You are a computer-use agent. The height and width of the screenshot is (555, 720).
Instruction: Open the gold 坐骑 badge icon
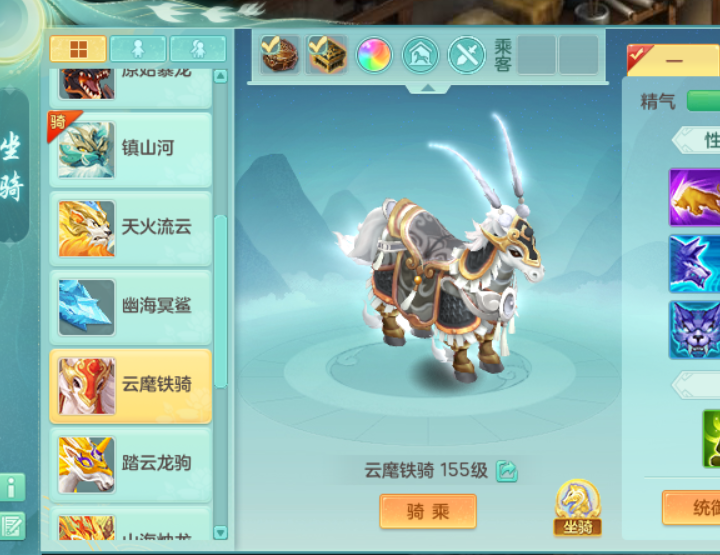(578, 507)
